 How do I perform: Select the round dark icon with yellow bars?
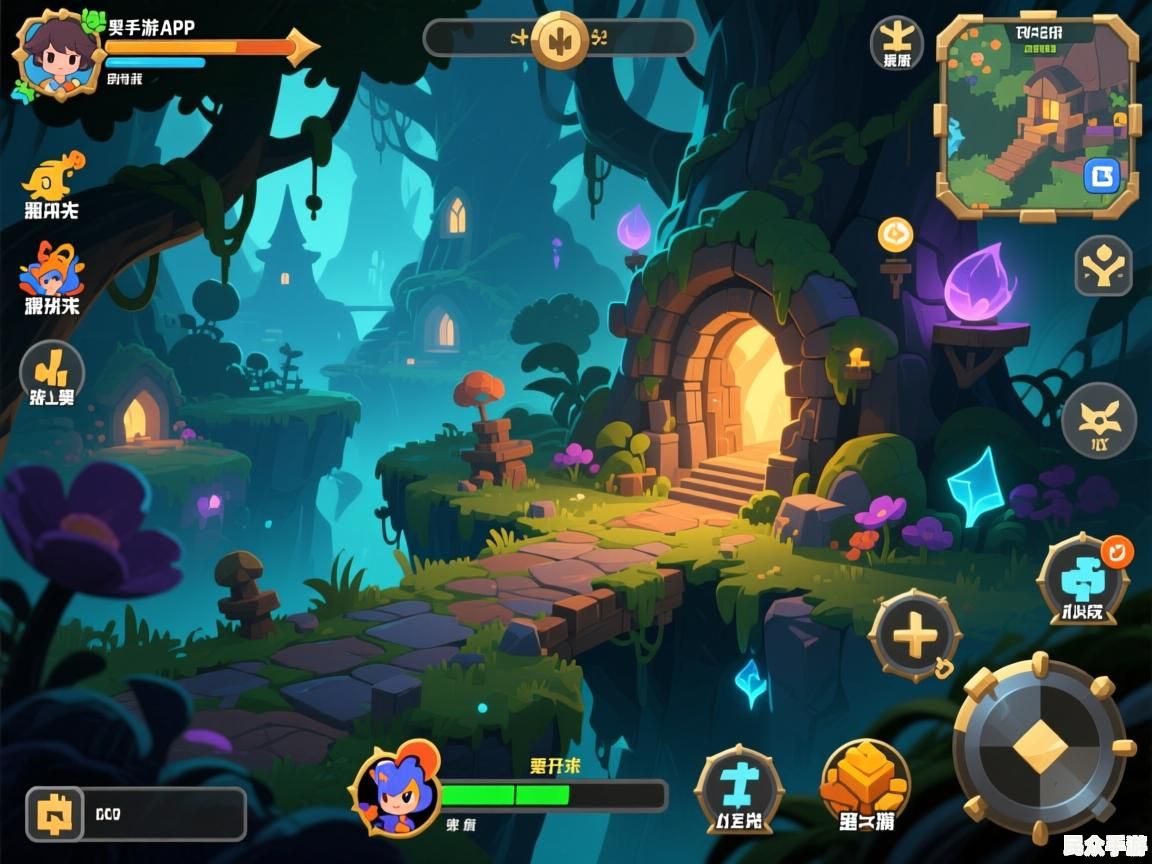(52, 371)
